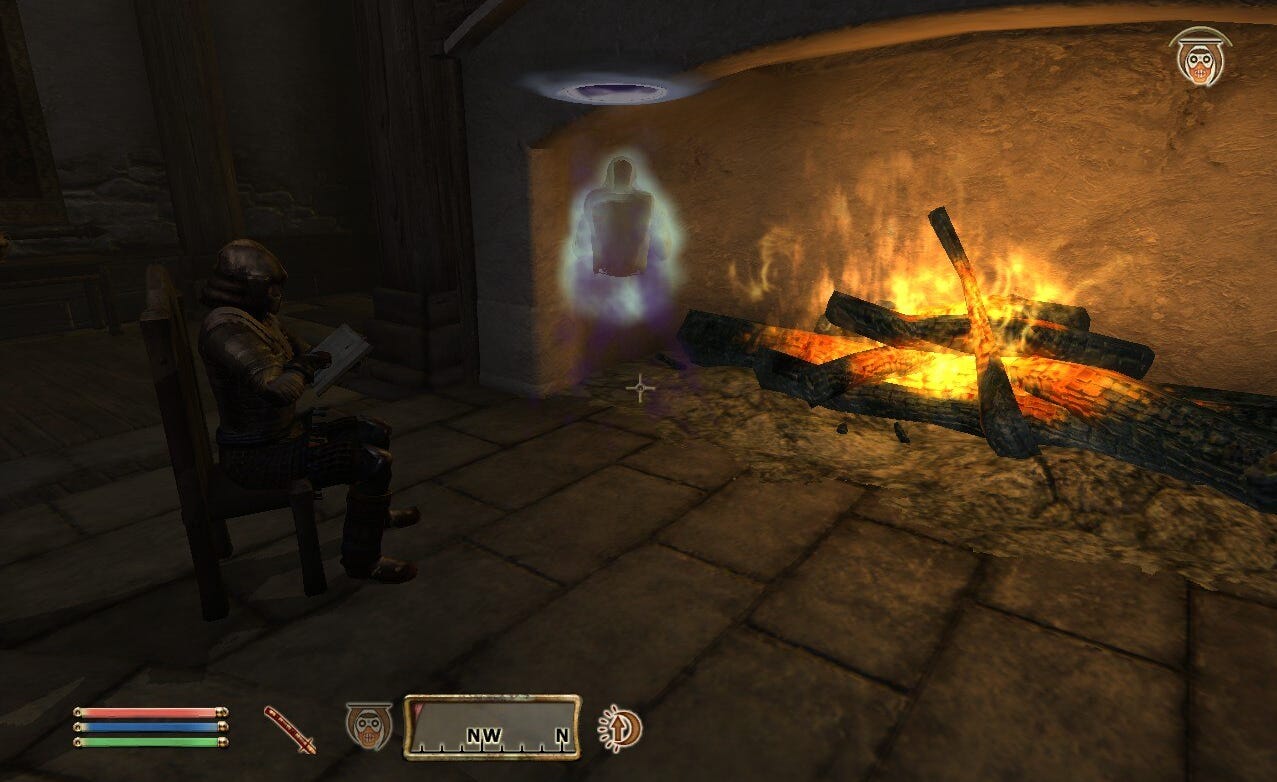Image resolution: width=1277 pixels, height=782 pixels.
Task: Click the sun and moon arrow icon
Action: 621,728
